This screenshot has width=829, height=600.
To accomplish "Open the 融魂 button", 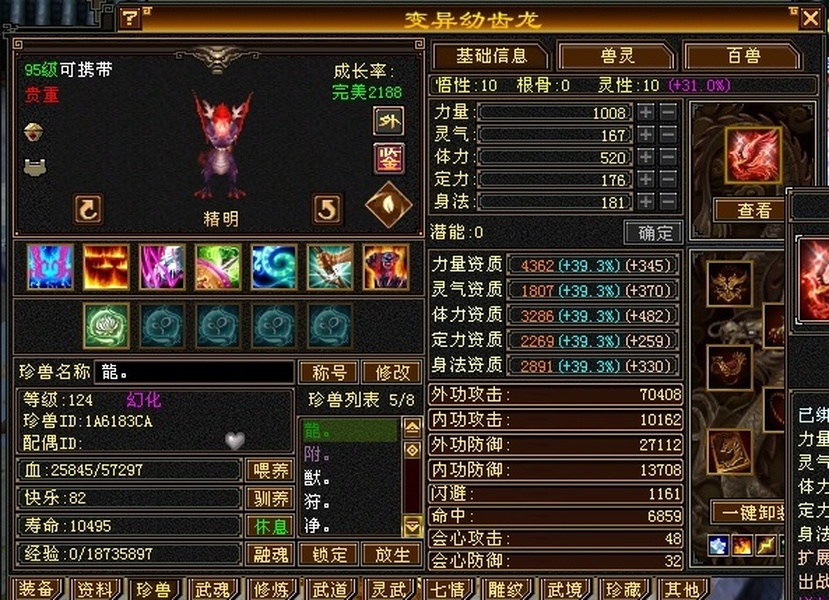I will pyautogui.click(x=270, y=553).
